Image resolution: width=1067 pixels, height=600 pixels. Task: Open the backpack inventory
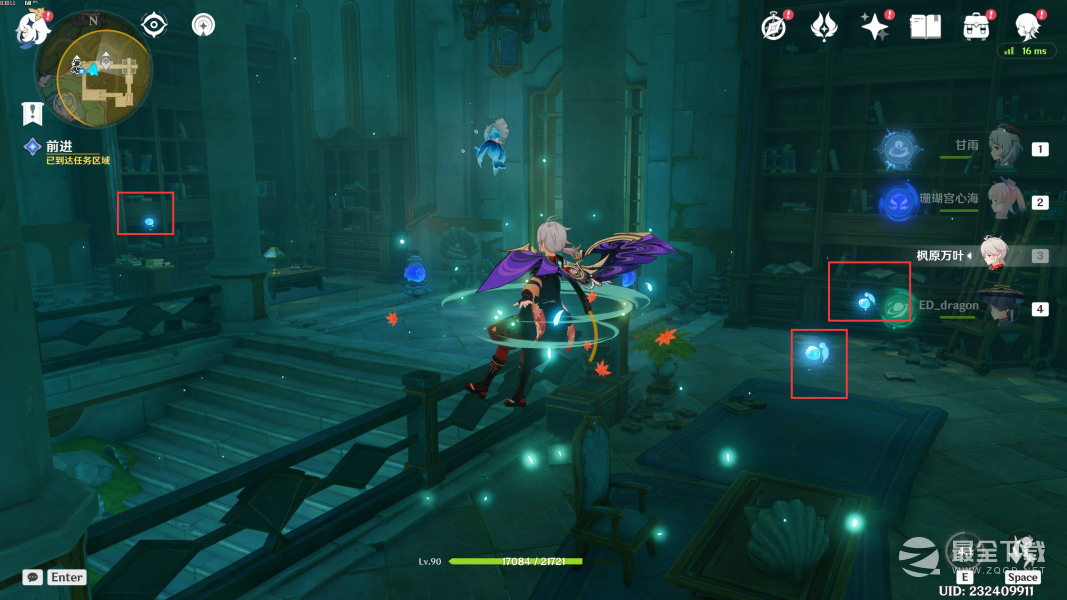pyautogui.click(x=976, y=27)
